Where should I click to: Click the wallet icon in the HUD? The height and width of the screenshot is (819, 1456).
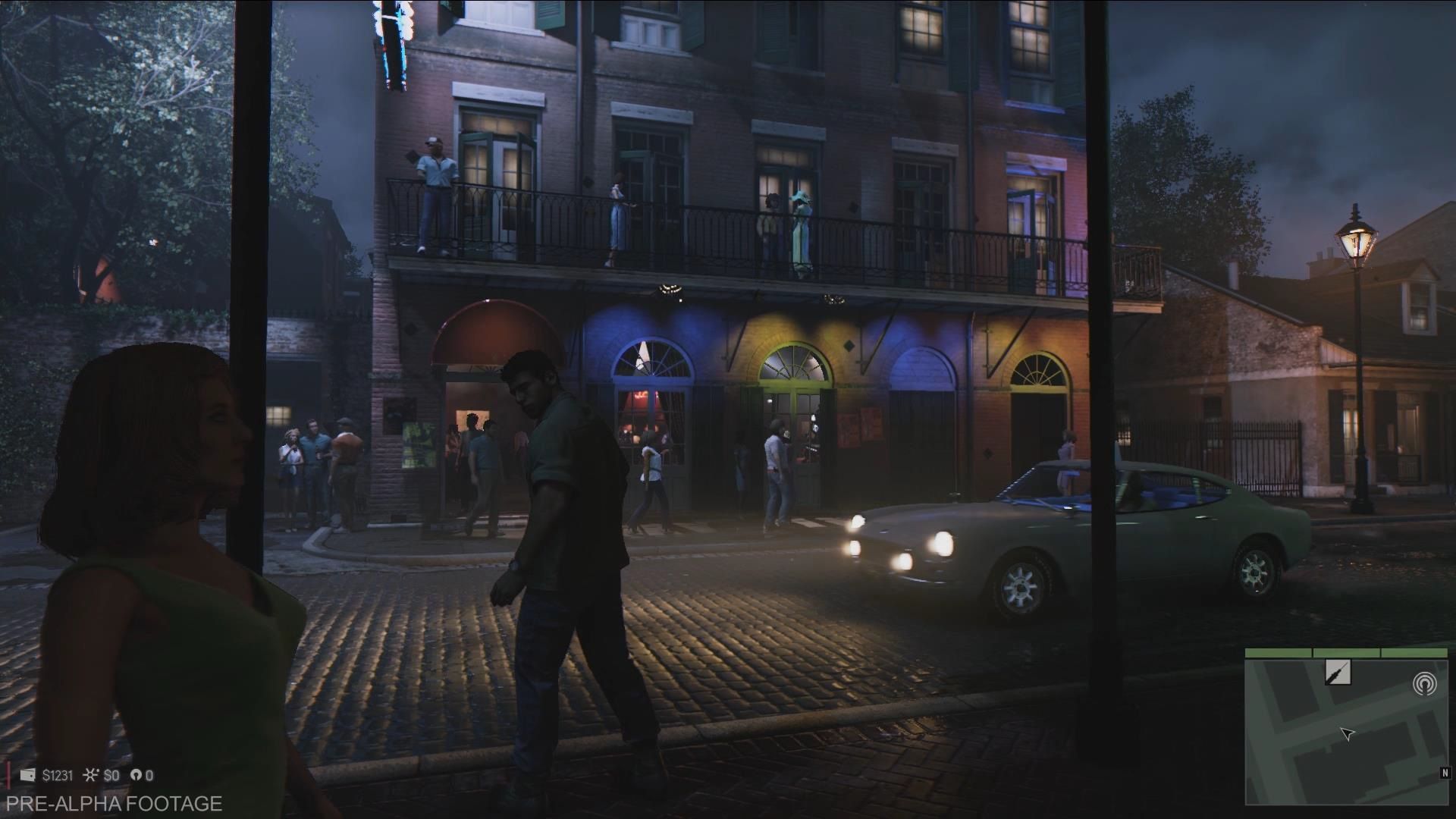click(x=27, y=775)
